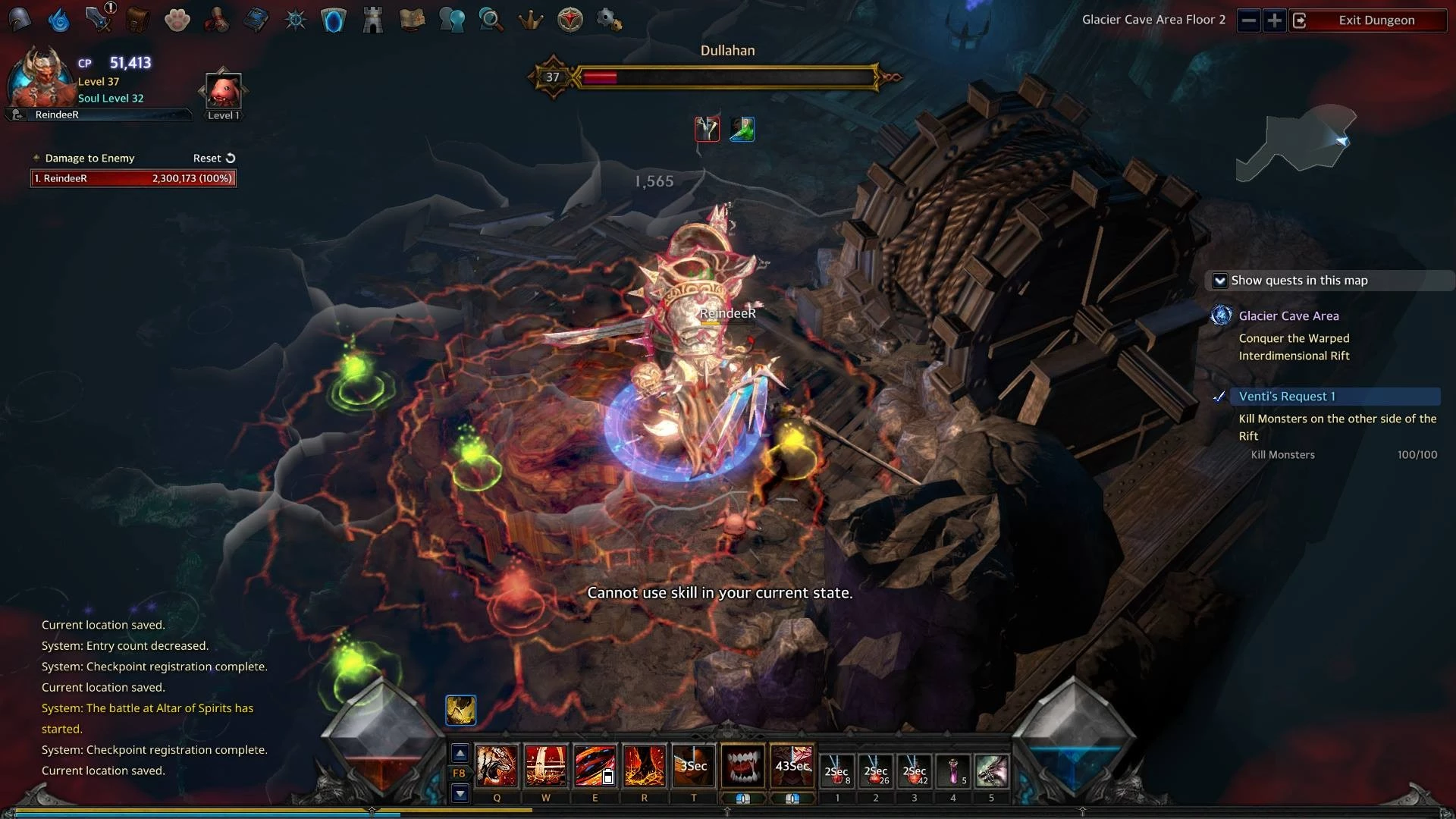This screenshot has height=819, width=1456.
Task: Open the gear settings icon
Action: point(609,20)
